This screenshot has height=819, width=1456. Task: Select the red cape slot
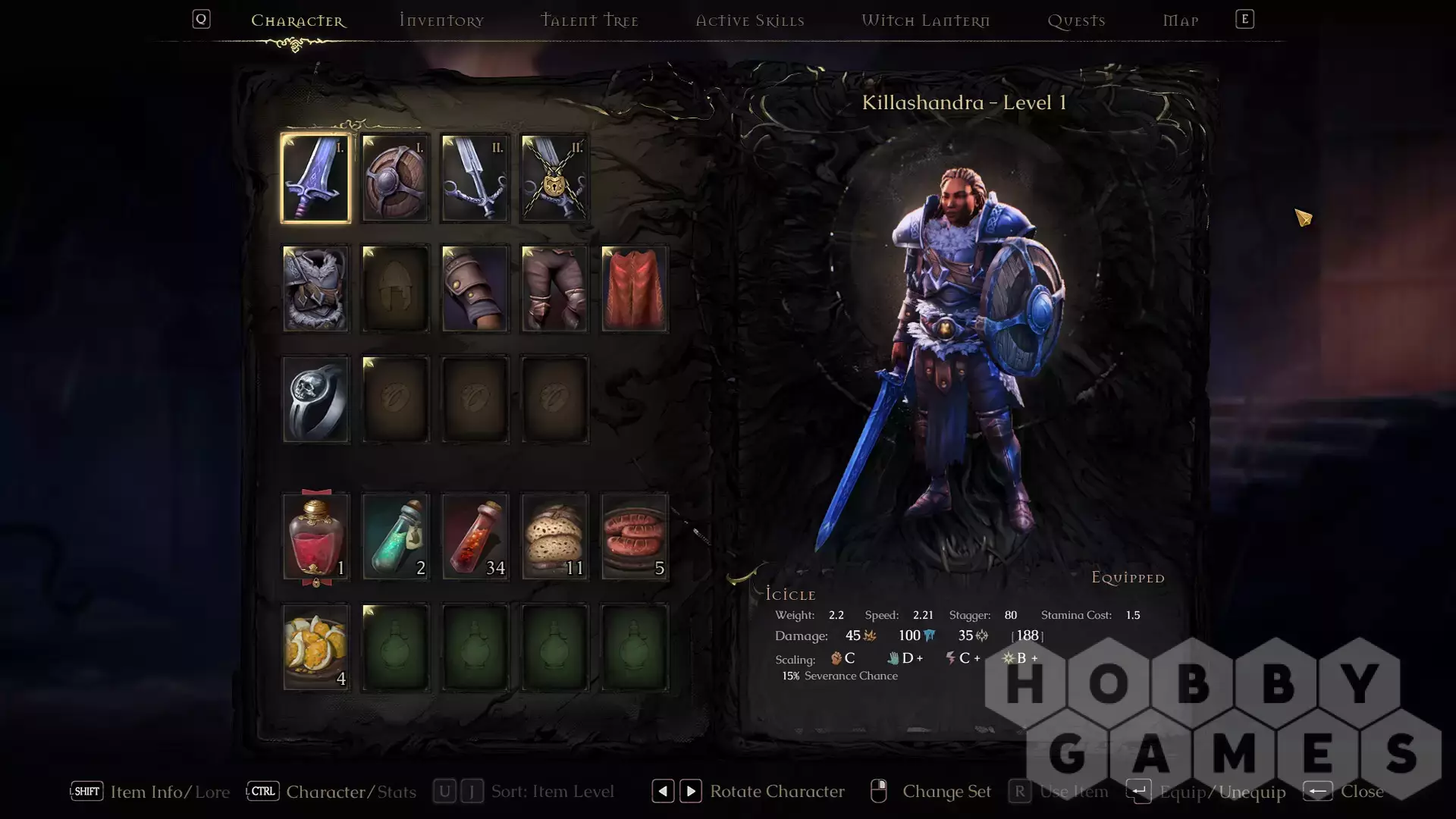634,289
